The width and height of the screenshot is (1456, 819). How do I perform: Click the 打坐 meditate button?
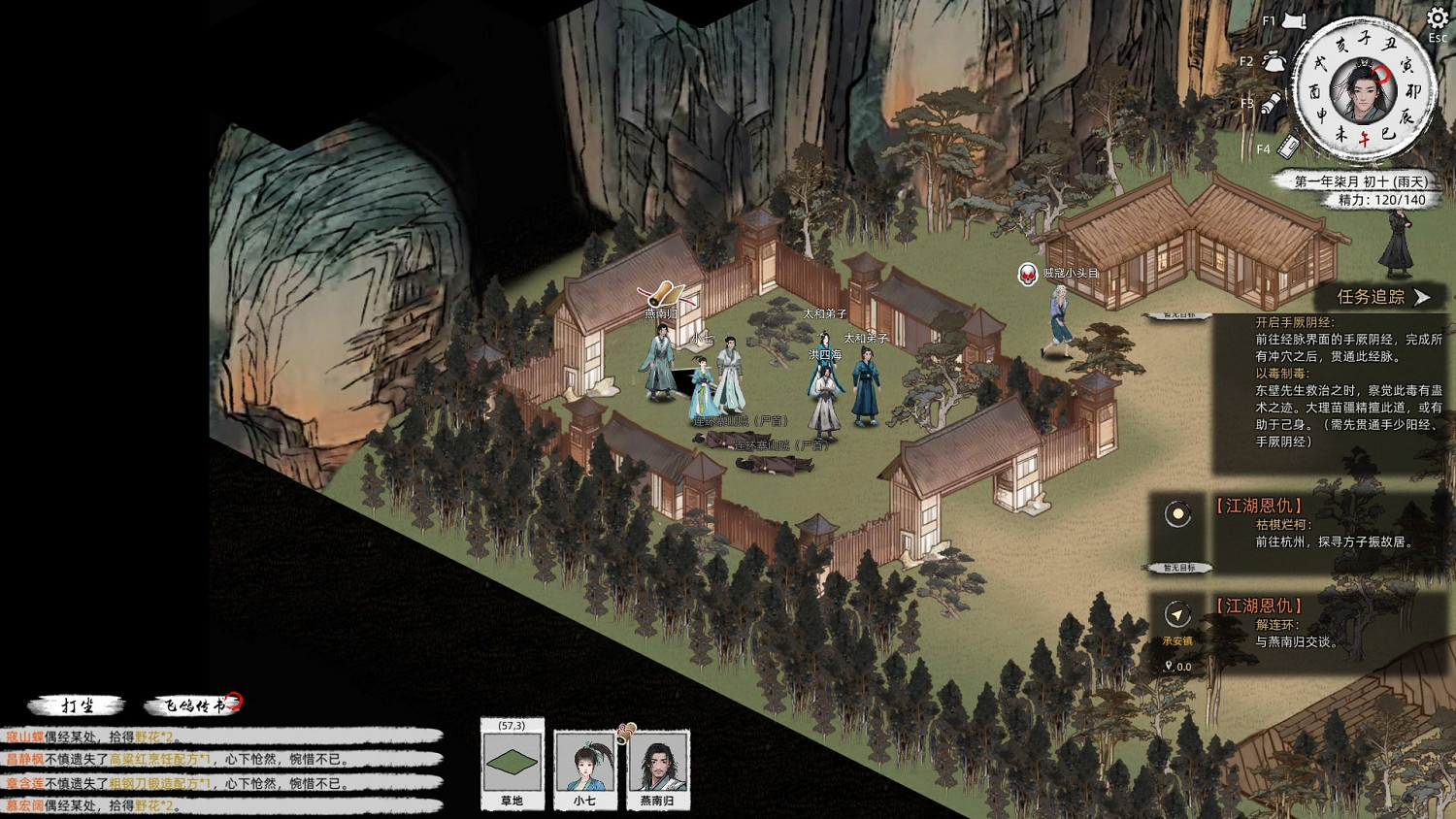point(77,705)
